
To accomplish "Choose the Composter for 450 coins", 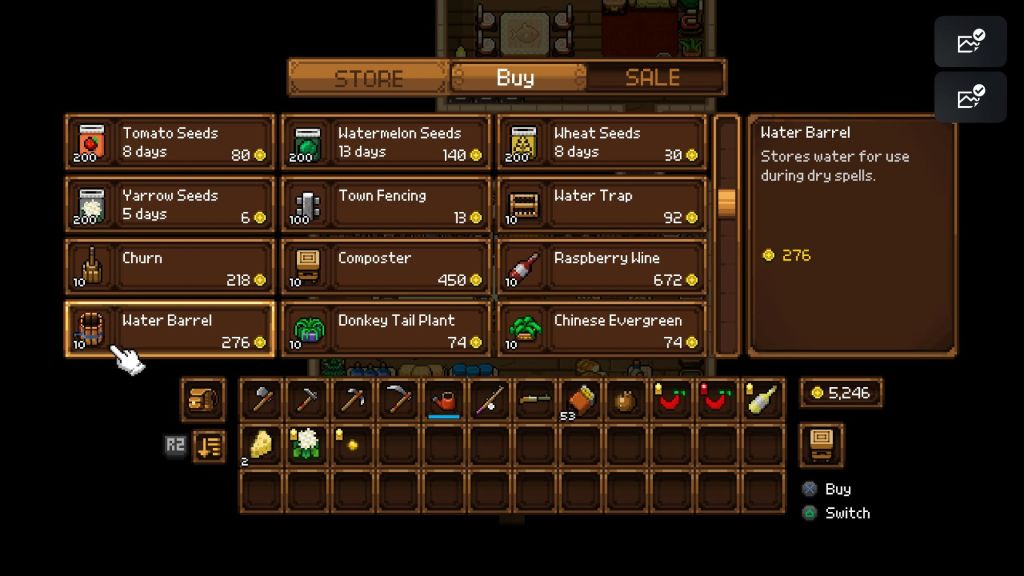I will (x=386, y=267).
